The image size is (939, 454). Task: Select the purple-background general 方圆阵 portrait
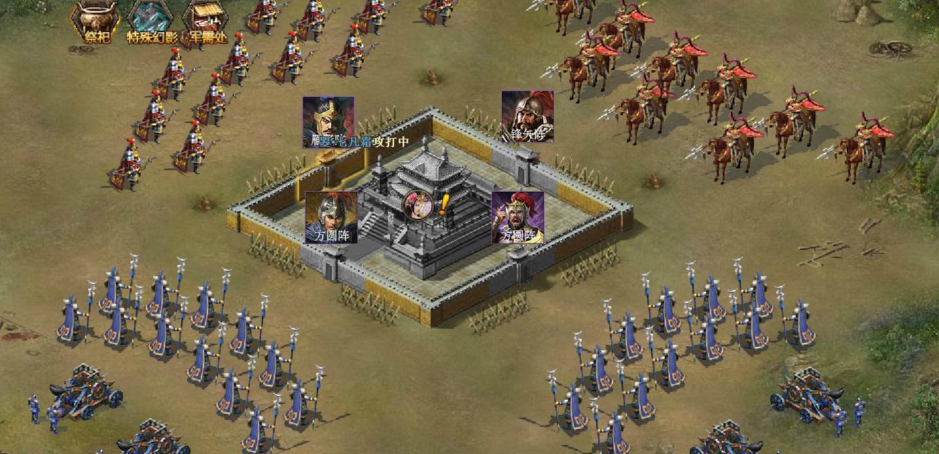(517, 217)
